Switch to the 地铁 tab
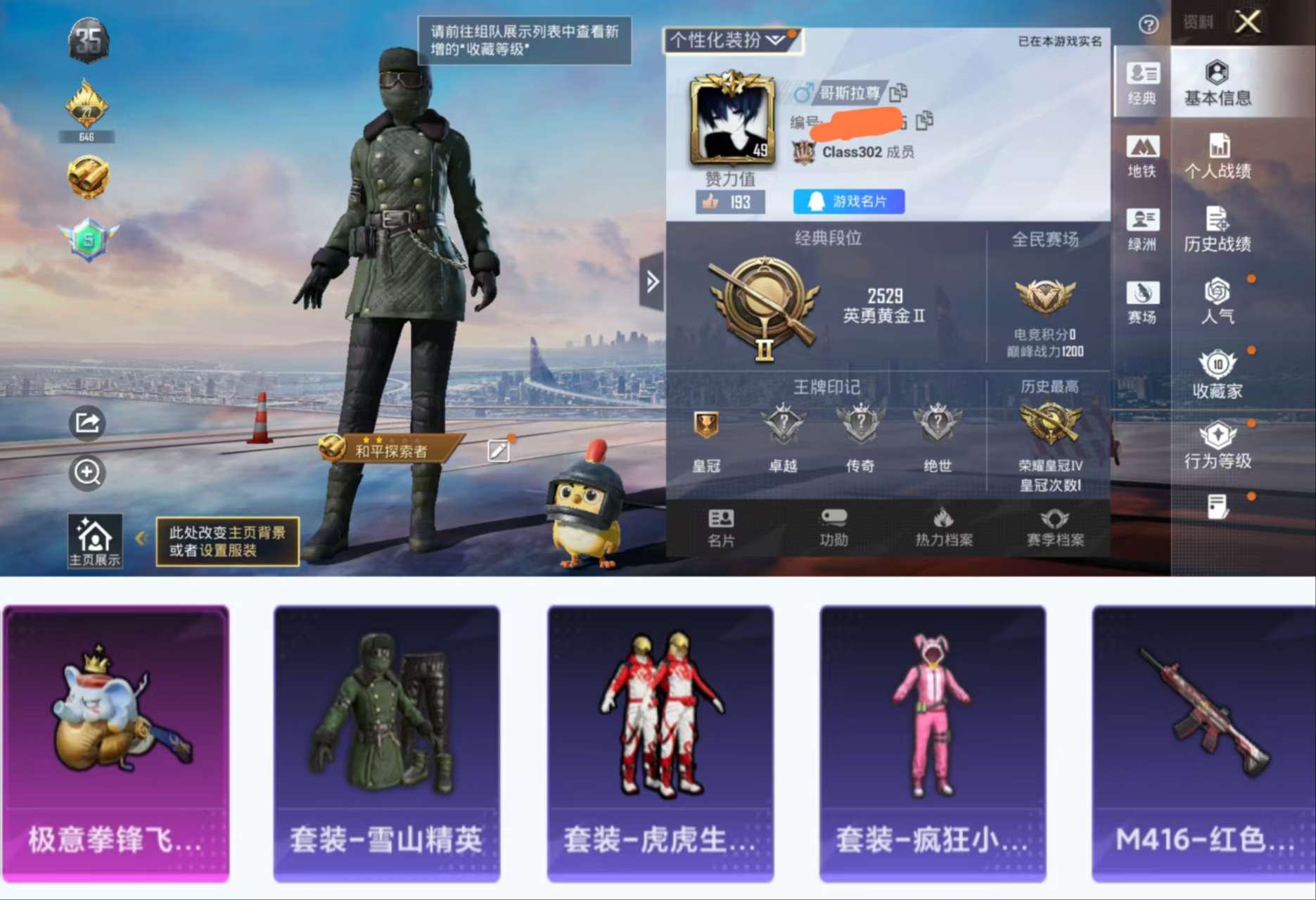This screenshot has height=900, width=1316. (1141, 156)
